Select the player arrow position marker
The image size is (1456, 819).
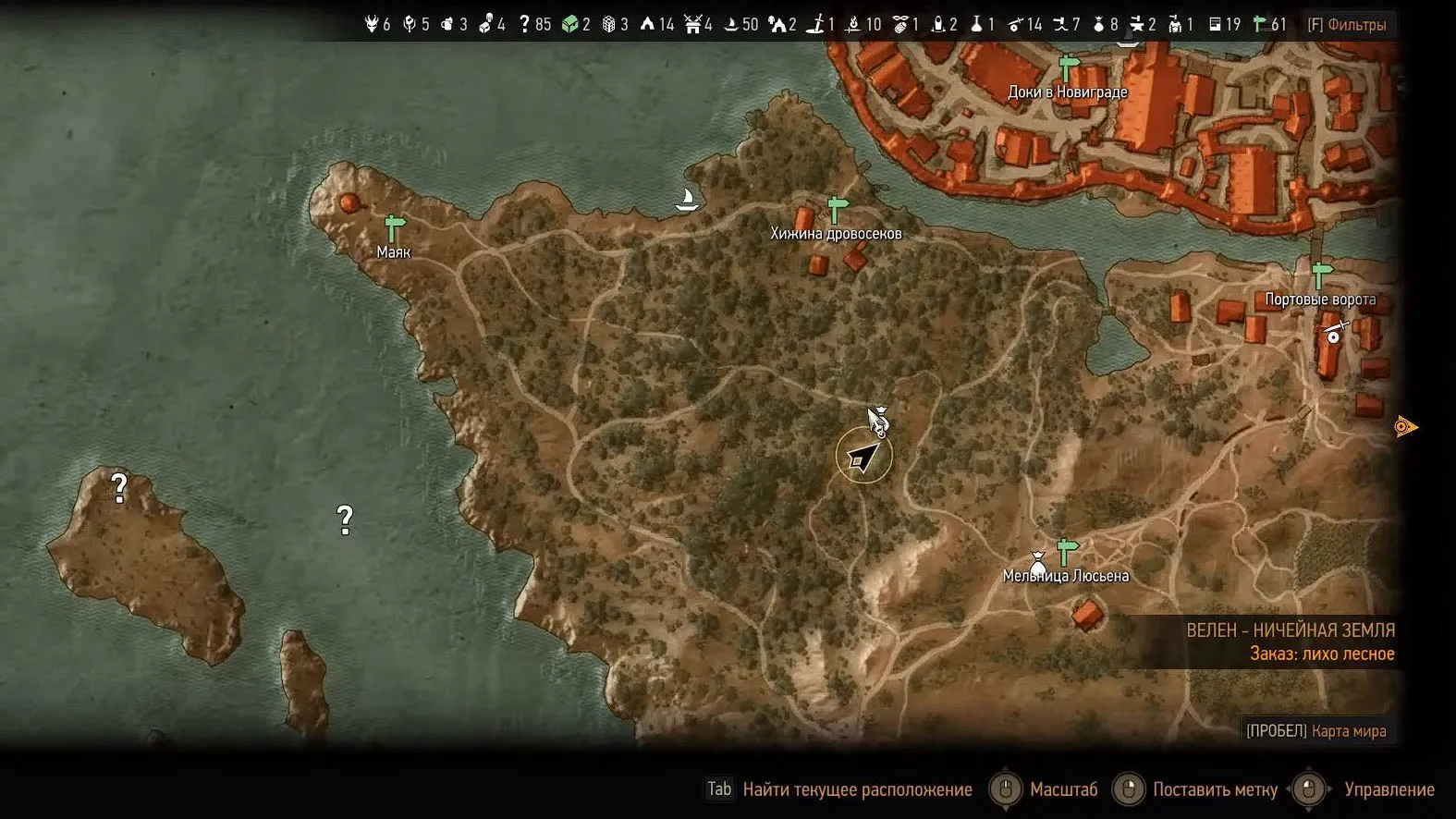click(863, 457)
